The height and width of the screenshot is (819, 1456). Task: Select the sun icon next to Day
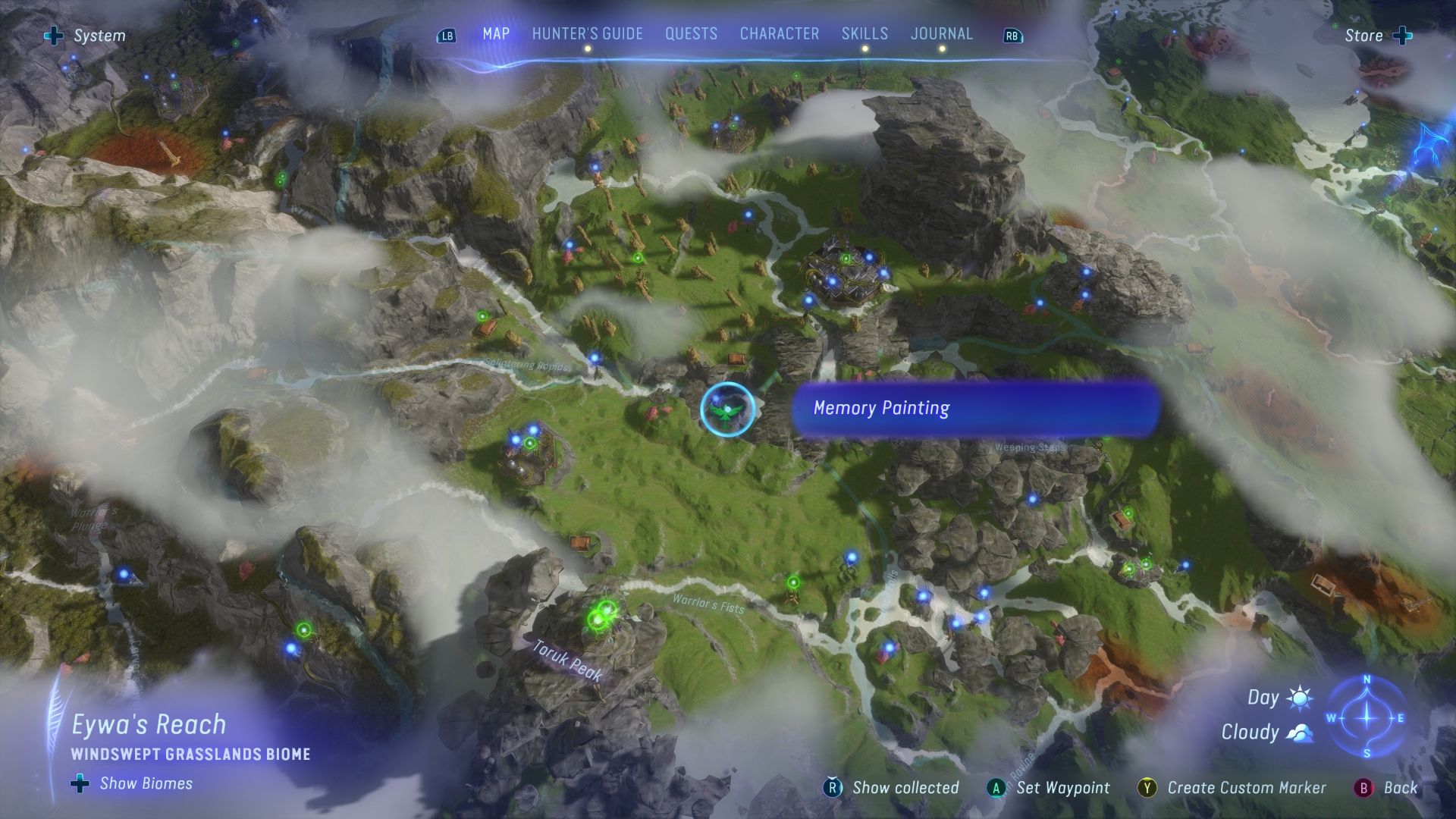click(x=1299, y=697)
